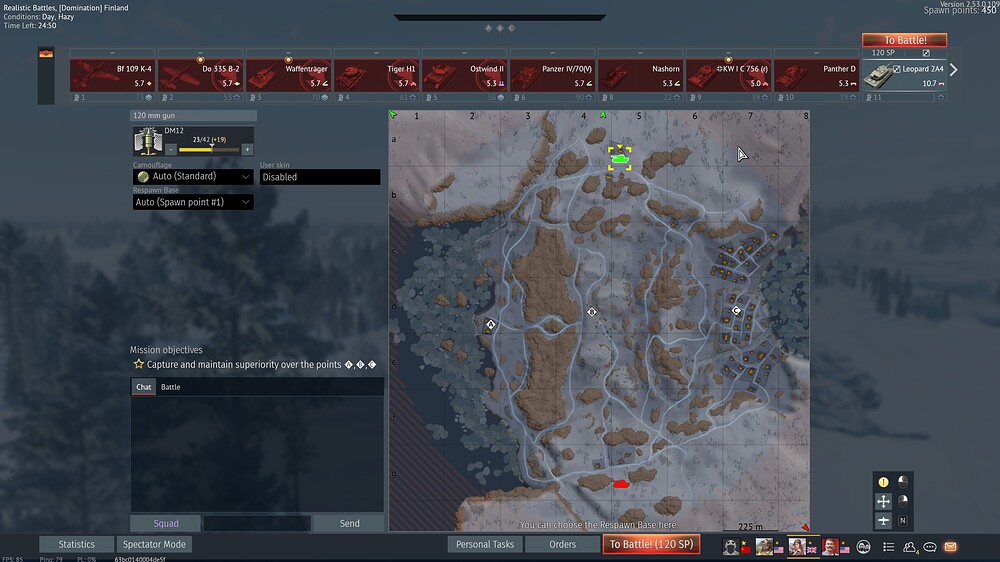Open the orange mail envelope icon

tap(951, 547)
